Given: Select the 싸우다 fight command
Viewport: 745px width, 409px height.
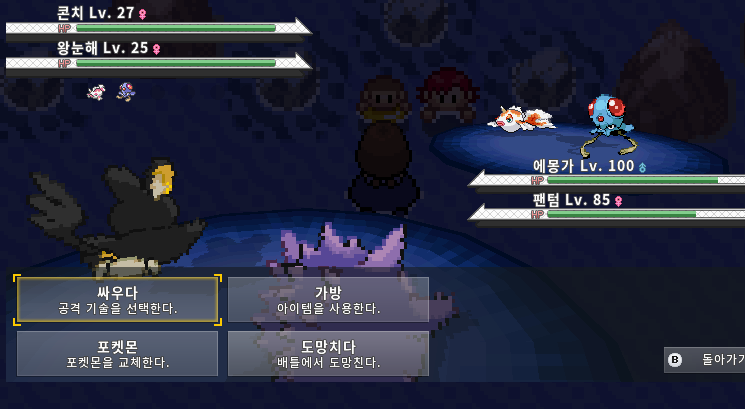Looking at the screenshot, I should [x=117, y=300].
